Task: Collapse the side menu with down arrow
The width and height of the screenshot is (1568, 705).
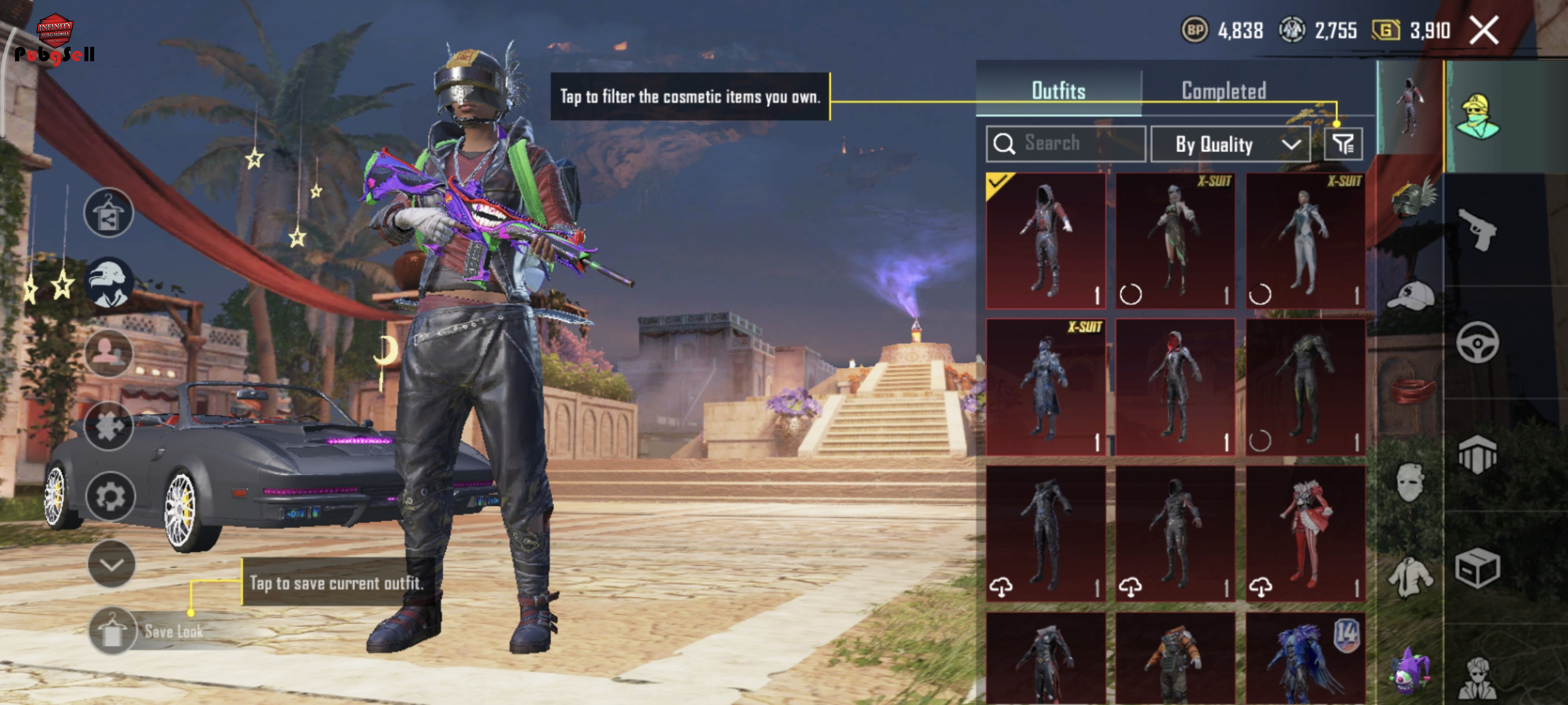Action: [112, 565]
